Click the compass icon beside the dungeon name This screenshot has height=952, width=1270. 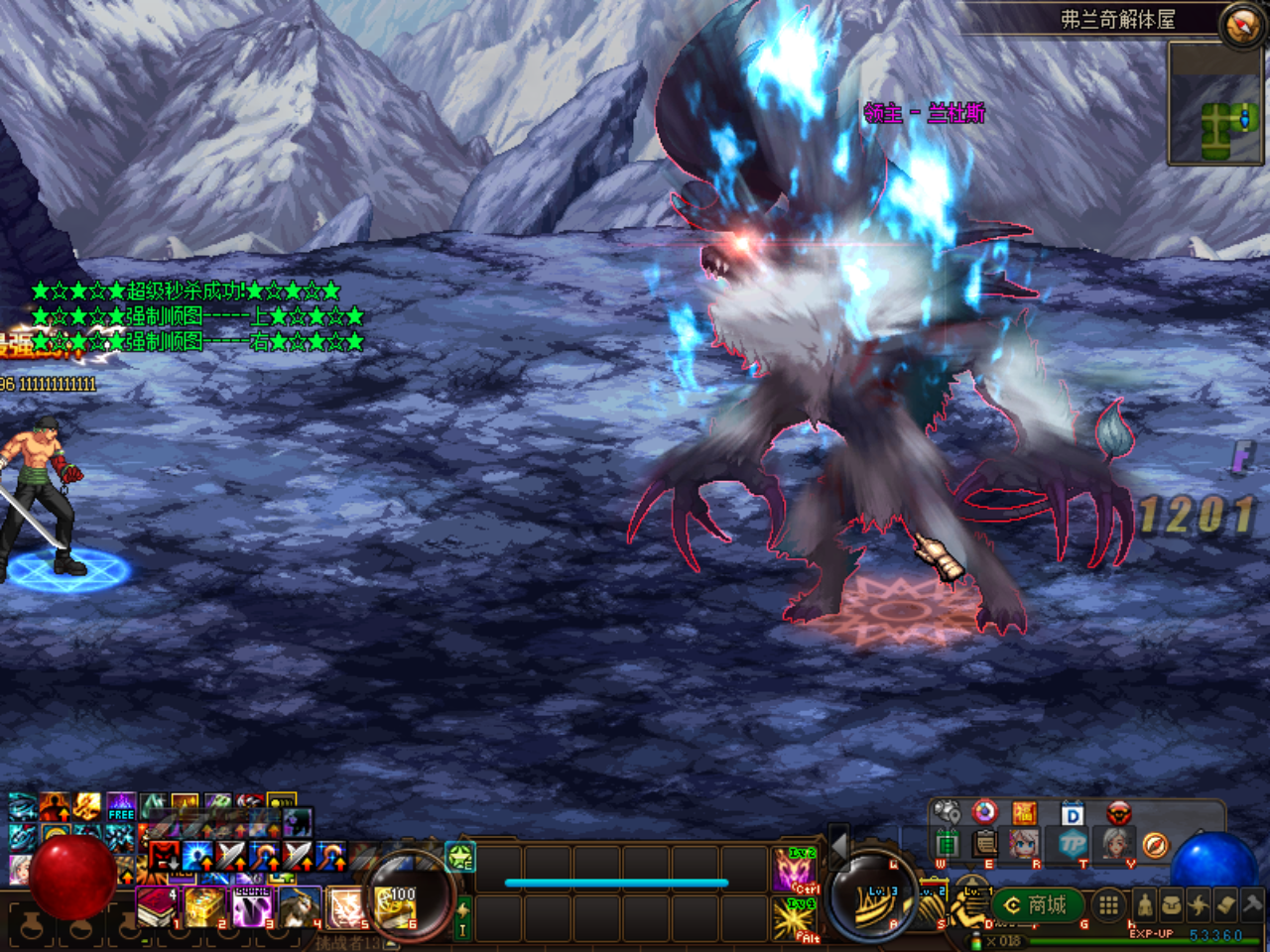(1241, 25)
